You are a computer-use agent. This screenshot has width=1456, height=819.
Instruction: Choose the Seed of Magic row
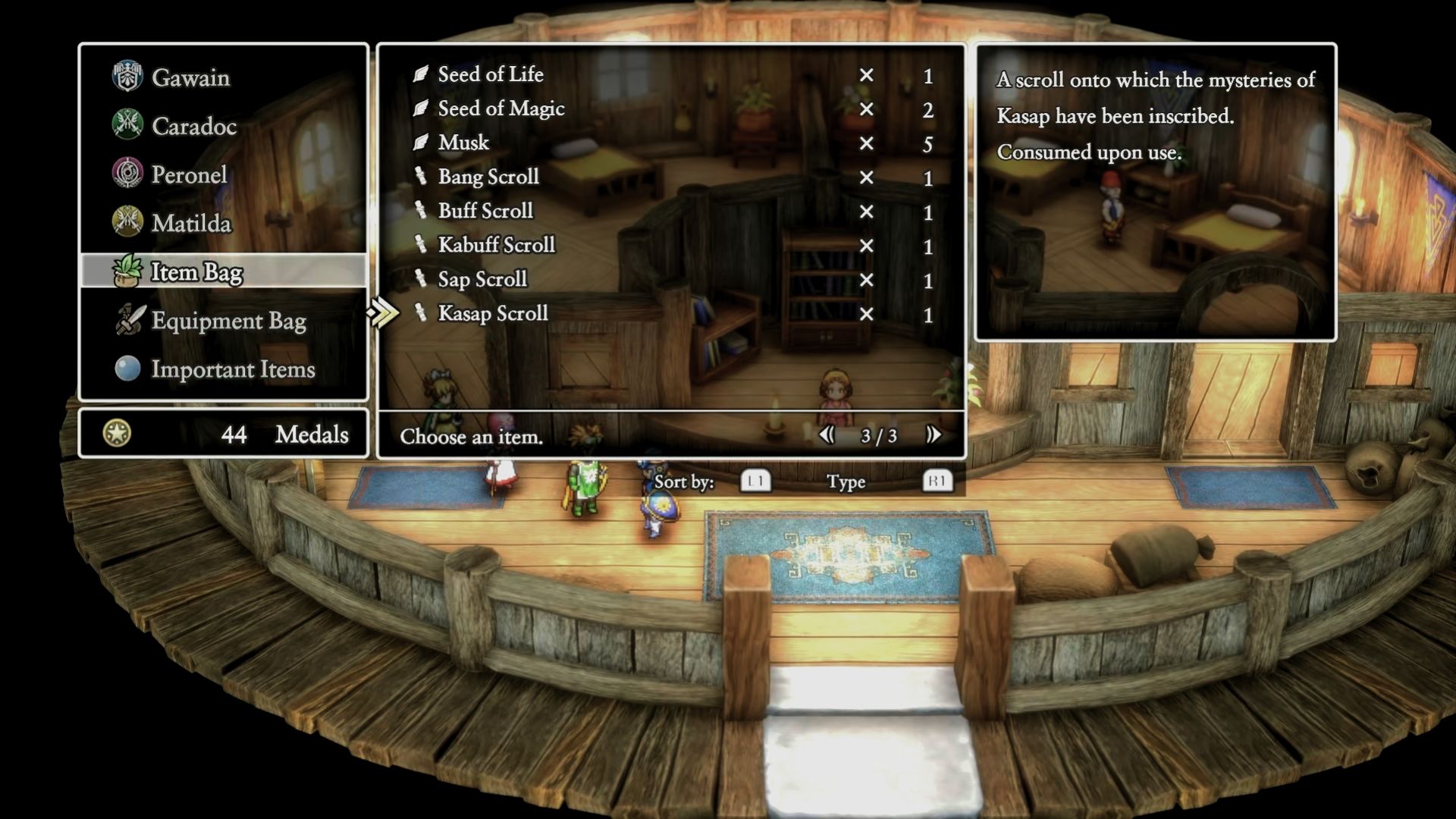coord(501,108)
